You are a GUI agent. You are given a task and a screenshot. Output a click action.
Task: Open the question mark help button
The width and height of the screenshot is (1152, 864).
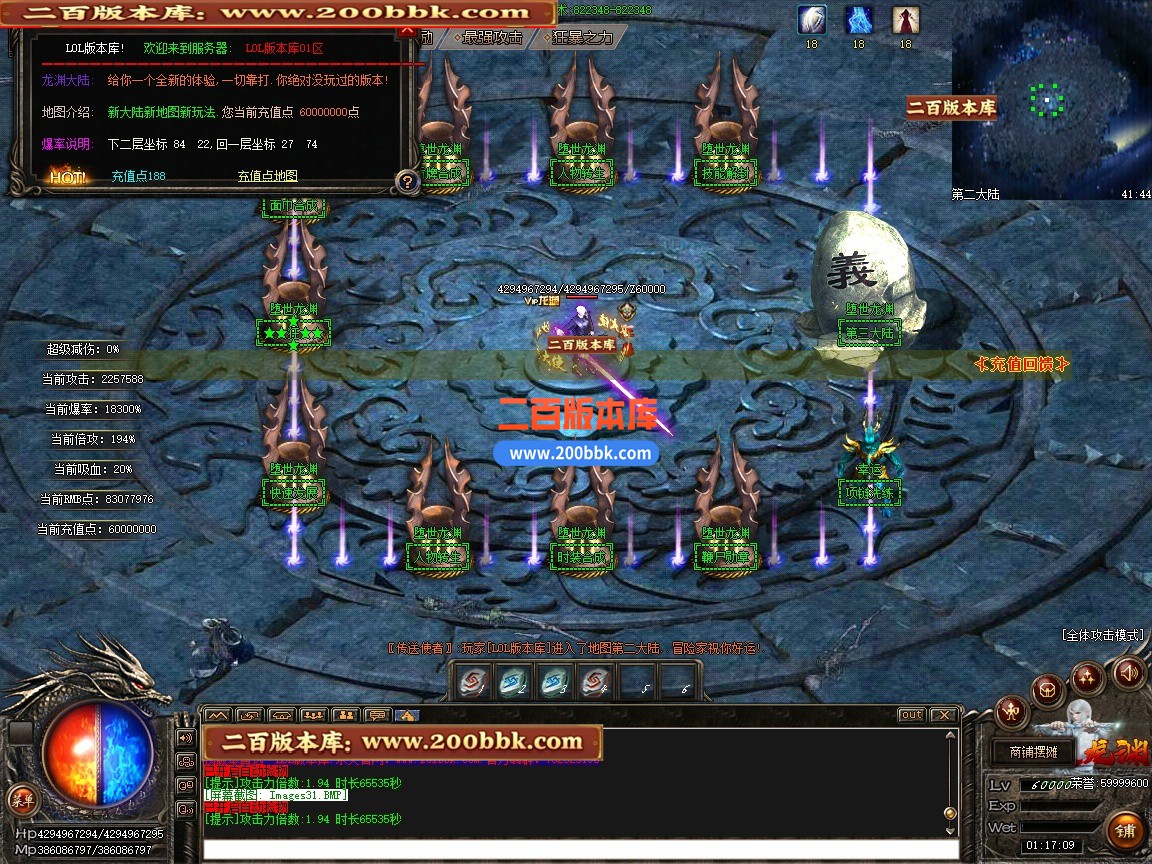tap(407, 181)
